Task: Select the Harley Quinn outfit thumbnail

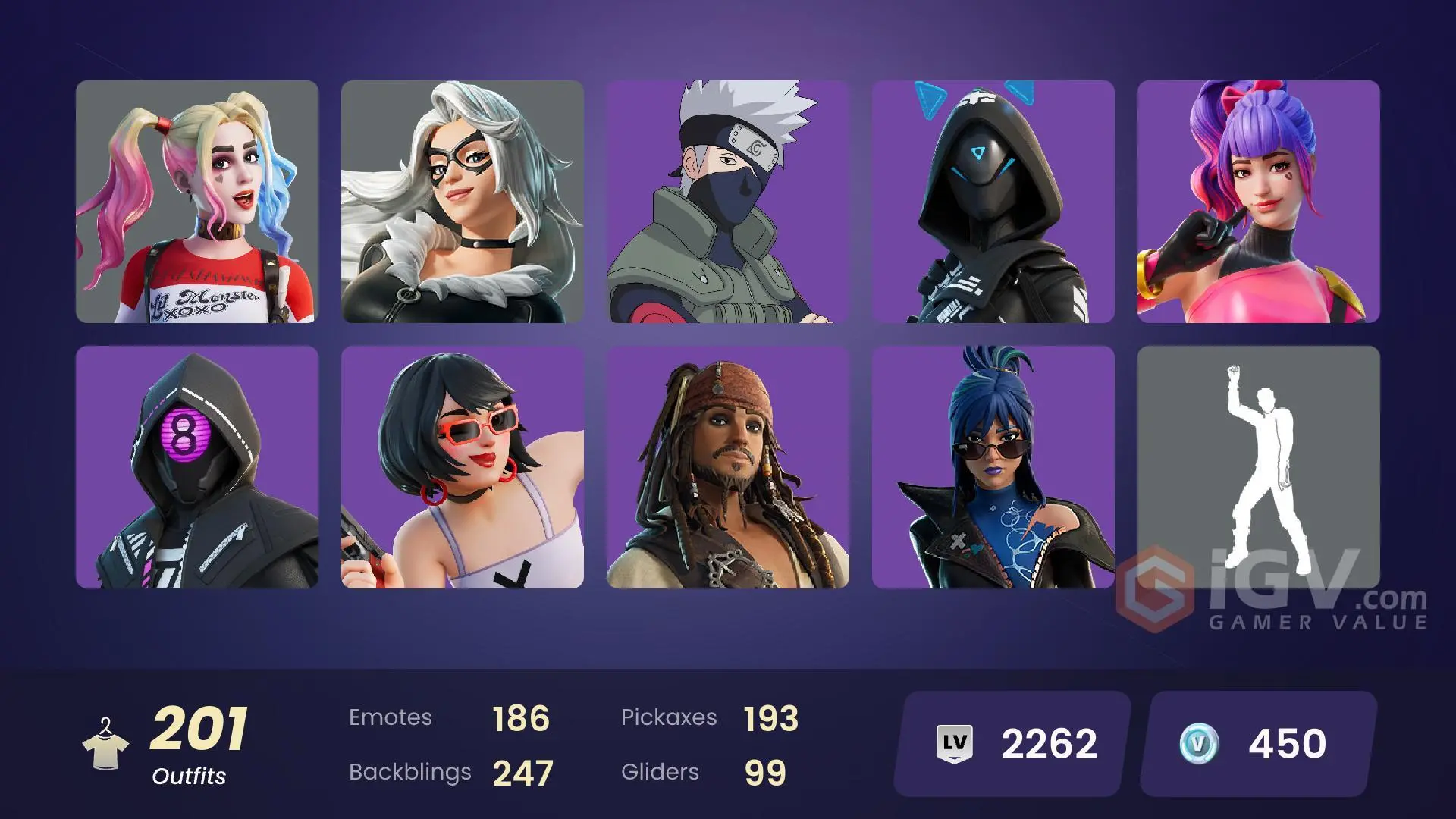Action: pyautogui.click(x=197, y=201)
